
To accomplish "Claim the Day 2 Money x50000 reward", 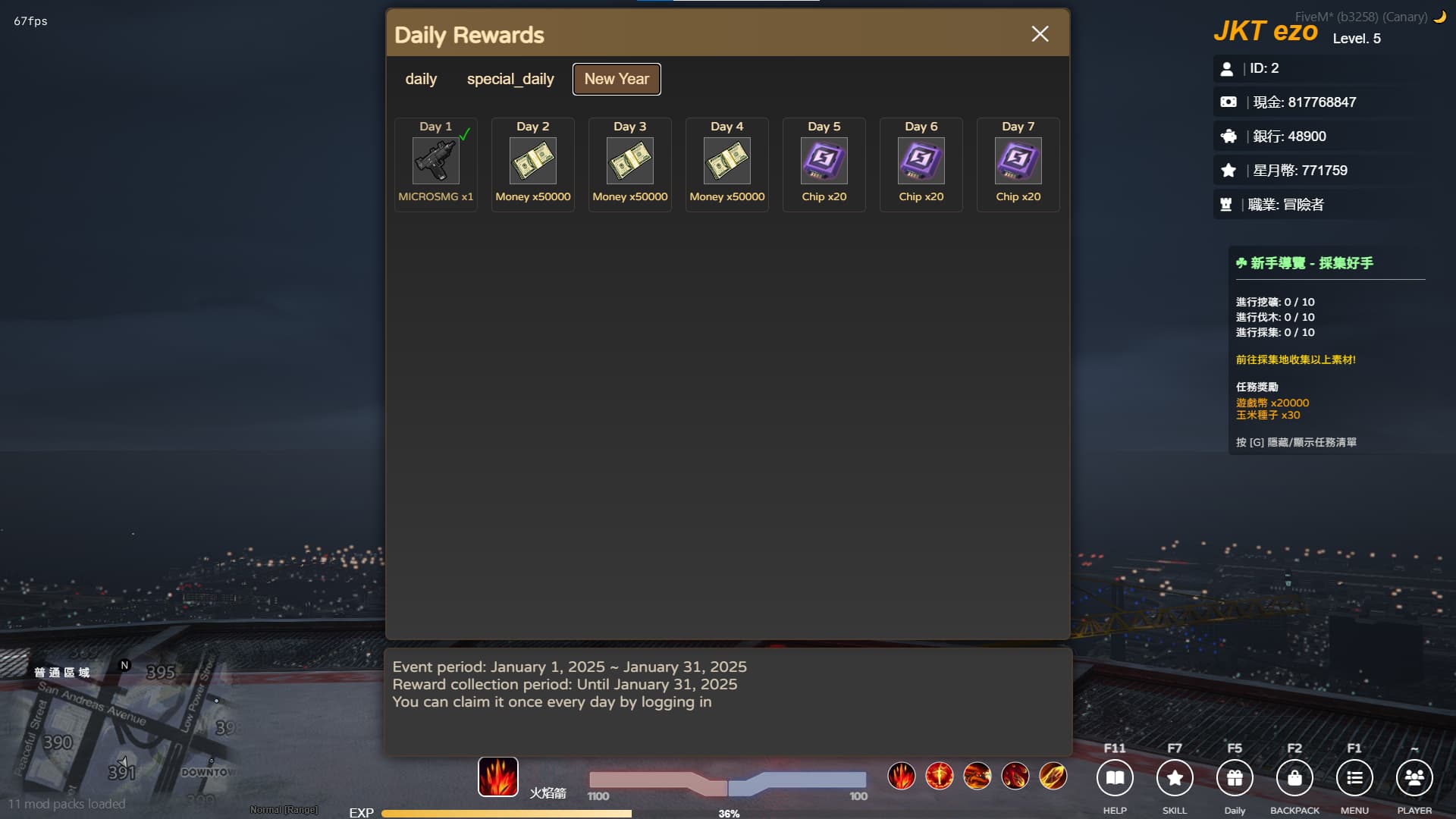I will click(x=532, y=164).
